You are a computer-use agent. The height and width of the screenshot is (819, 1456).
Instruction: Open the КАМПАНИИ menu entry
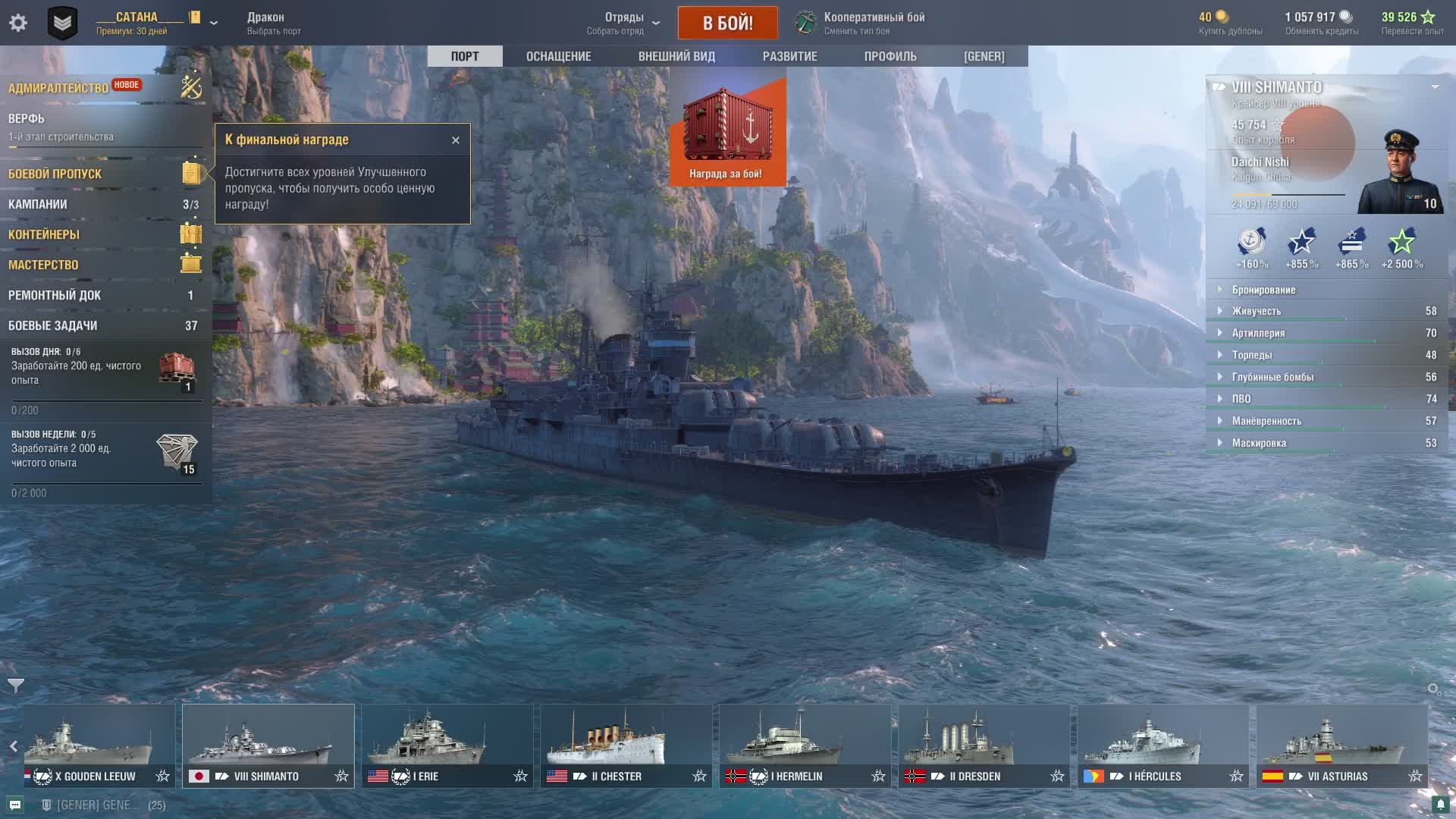pos(38,204)
